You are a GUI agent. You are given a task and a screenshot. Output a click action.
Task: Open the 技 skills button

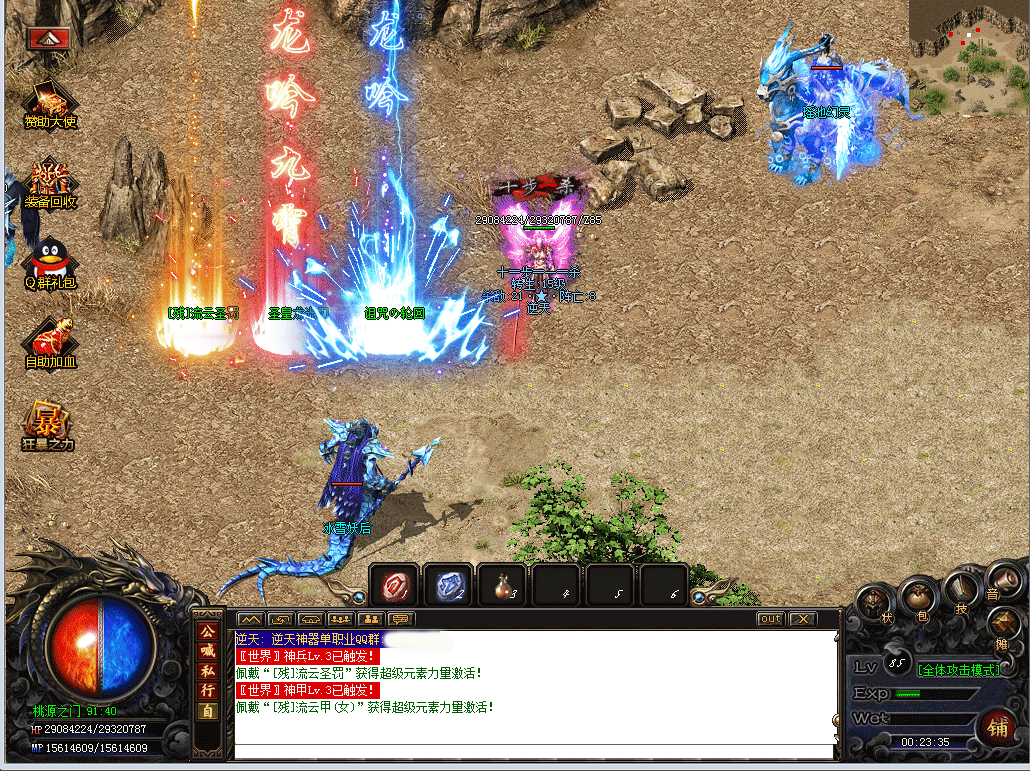(x=960, y=588)
